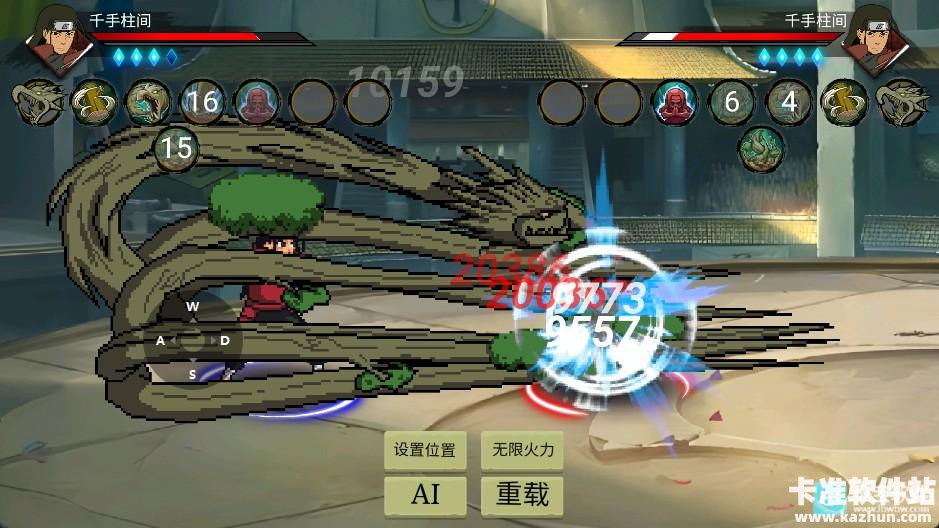939x528 pixels.
Task: Enable the AI control button
Action: click(425, 493)
